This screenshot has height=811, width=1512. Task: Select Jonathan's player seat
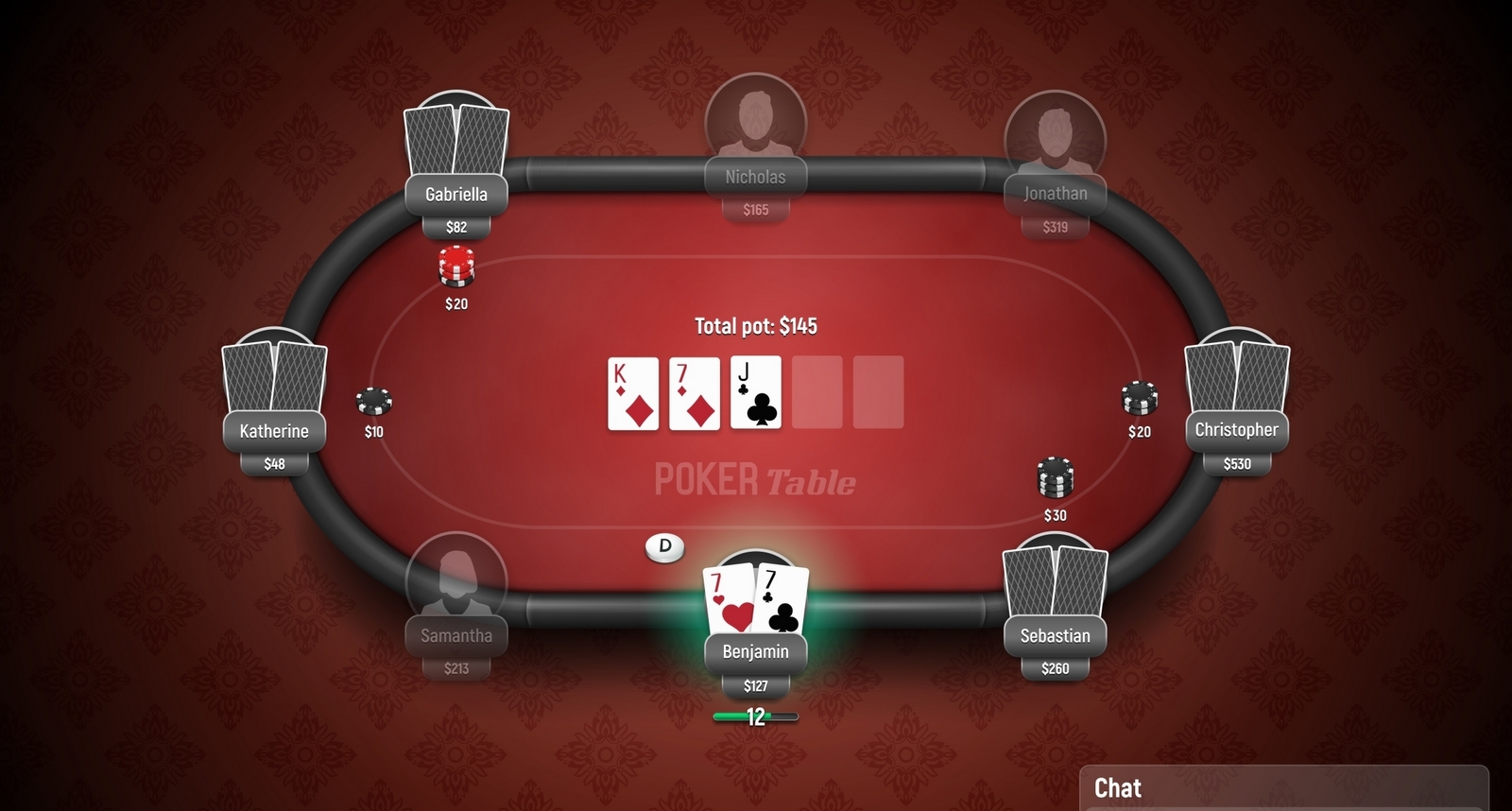pos(1055,194)
